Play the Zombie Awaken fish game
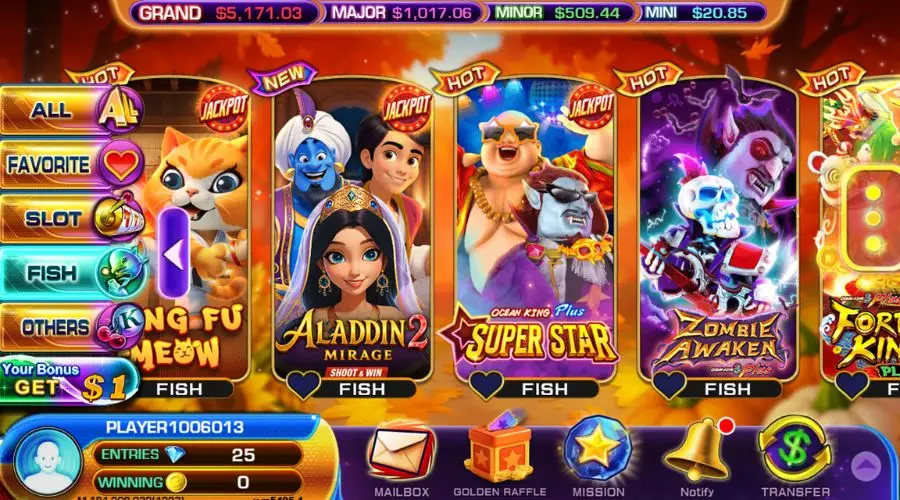Viewport: 900px width, 500px height. coord(718,230)
